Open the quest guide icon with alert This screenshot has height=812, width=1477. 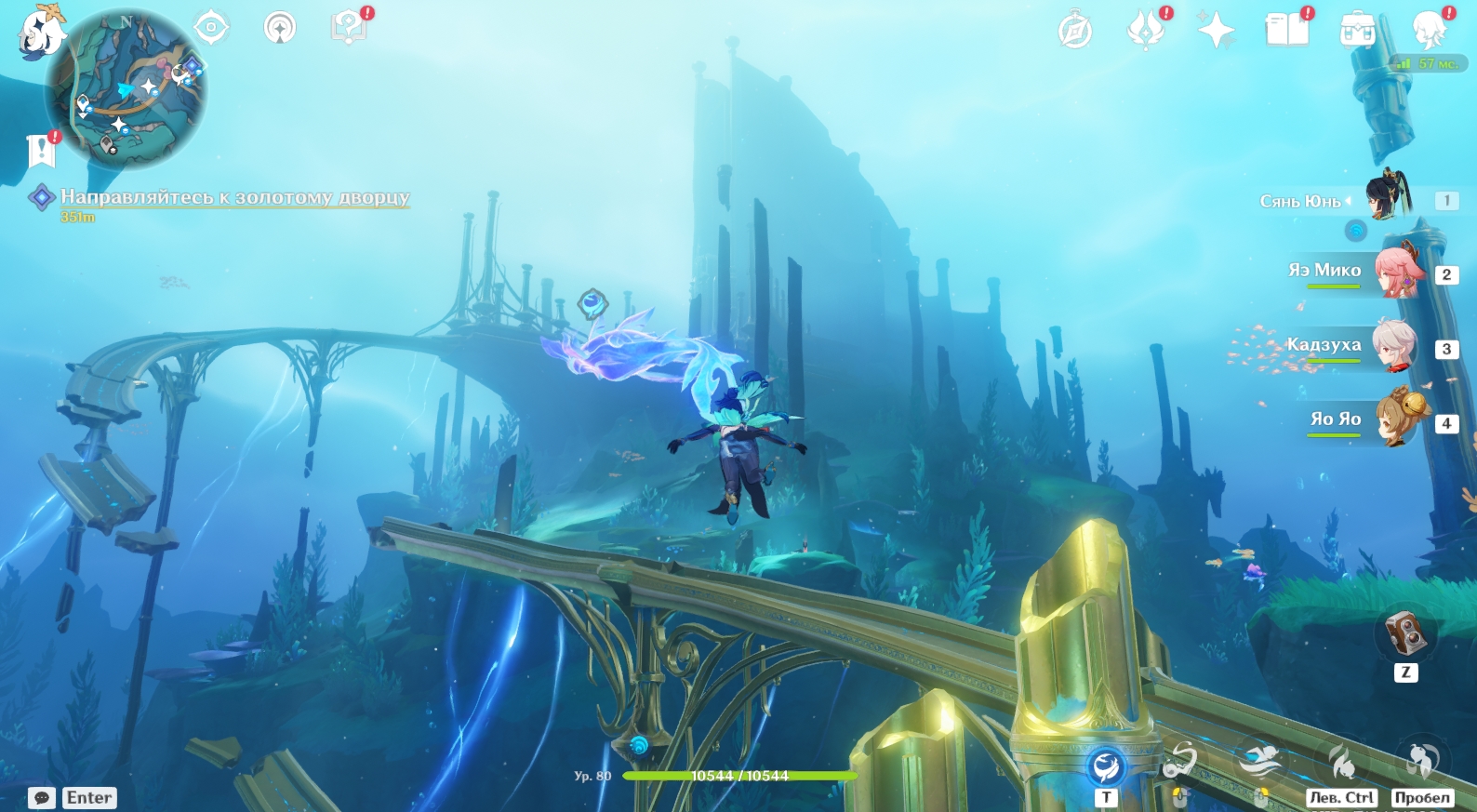(348, 27)
